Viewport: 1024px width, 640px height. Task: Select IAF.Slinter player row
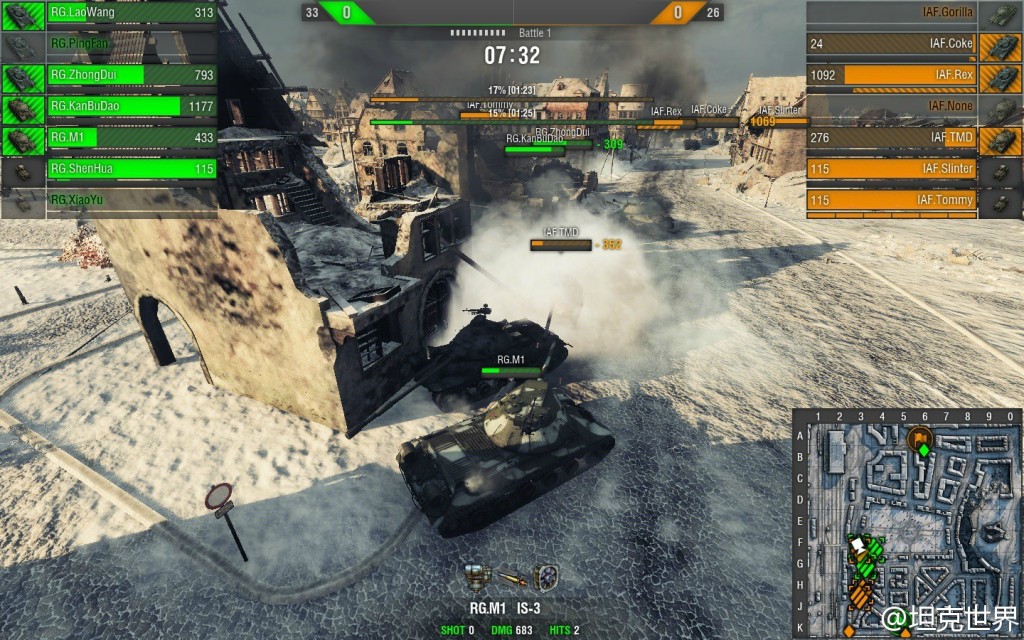coord(912,169)
